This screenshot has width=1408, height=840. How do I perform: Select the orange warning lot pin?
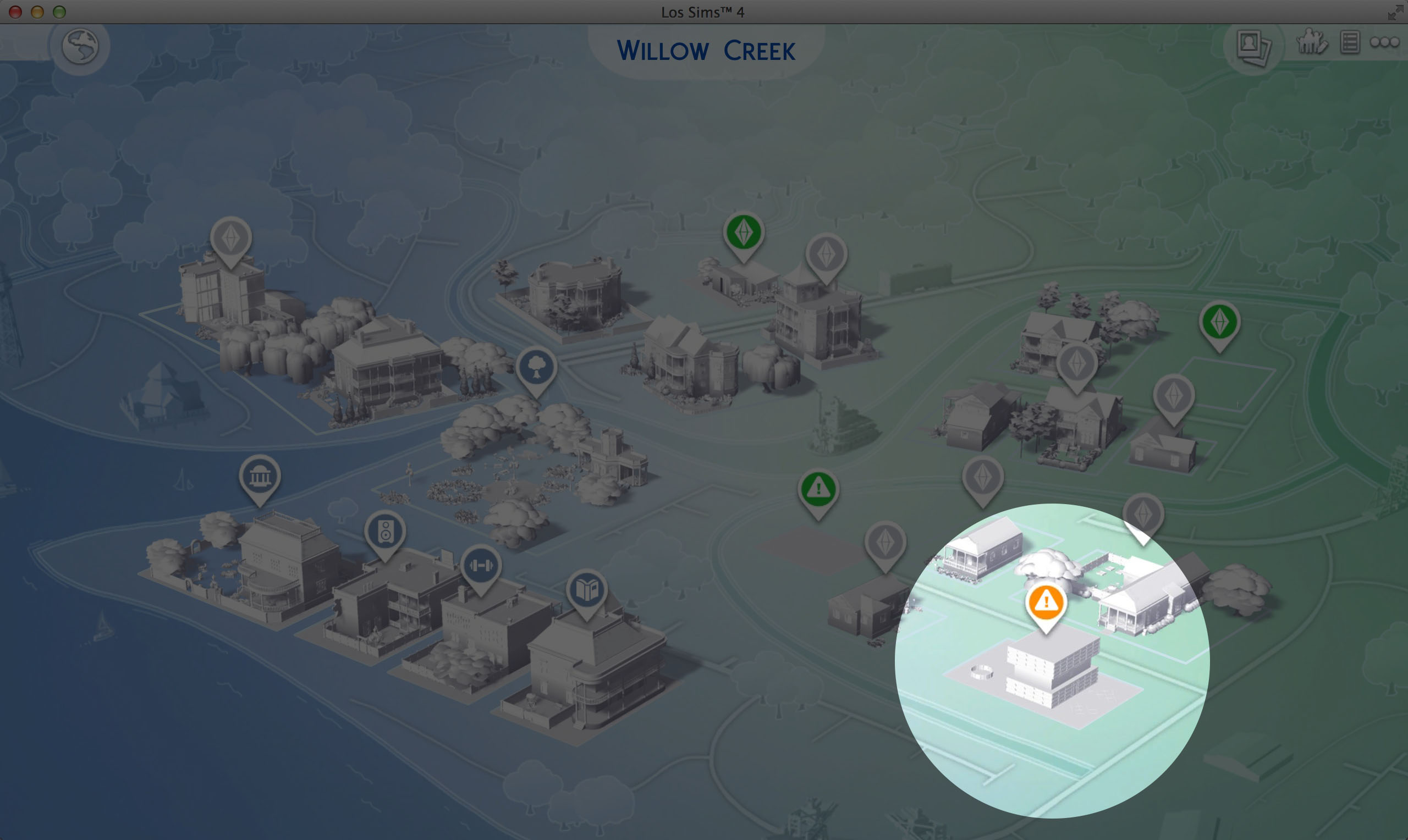pyautogui.click(x=1046, y=604)
